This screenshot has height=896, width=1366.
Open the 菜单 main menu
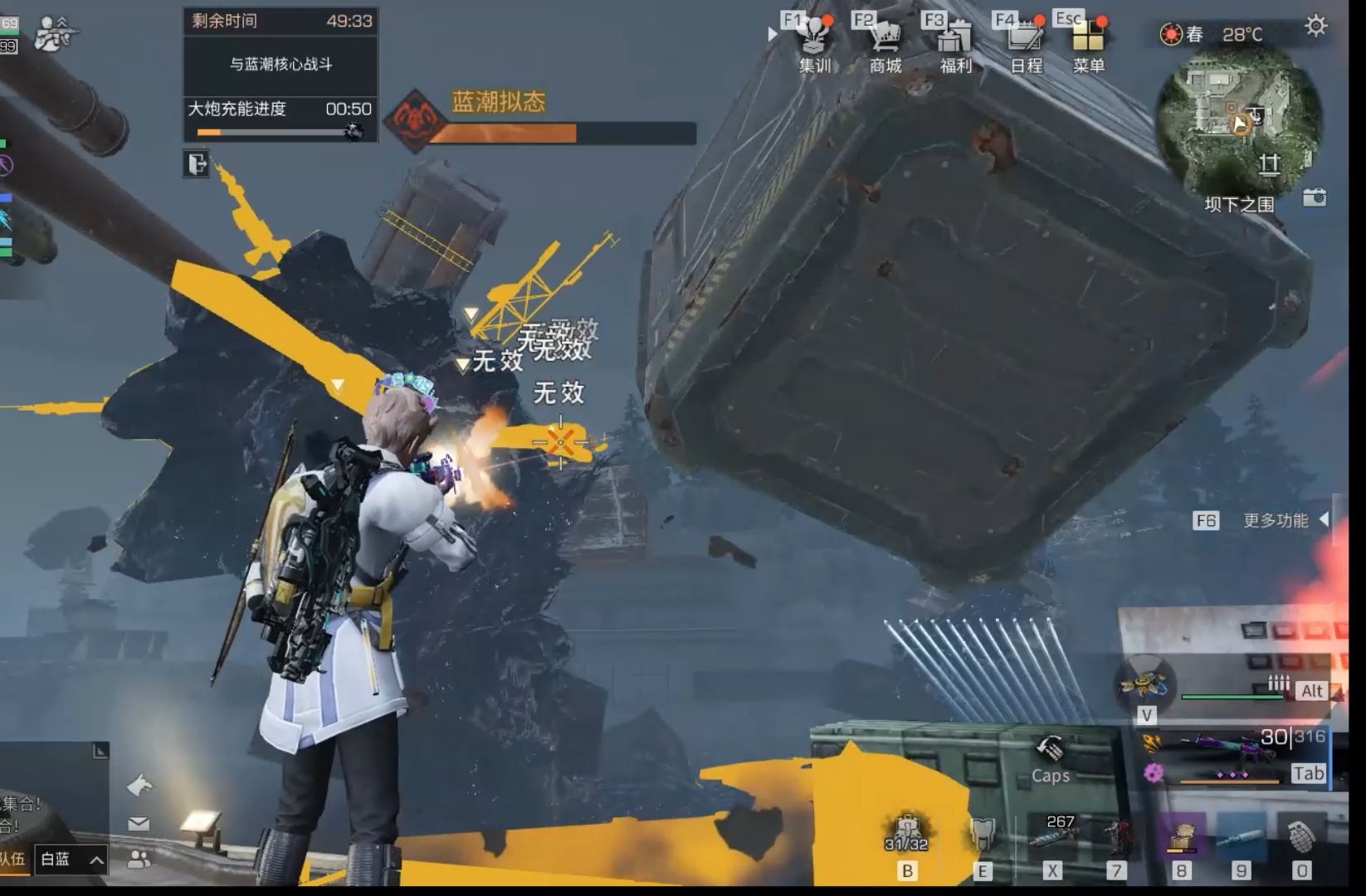click(x=1088, y=45)
